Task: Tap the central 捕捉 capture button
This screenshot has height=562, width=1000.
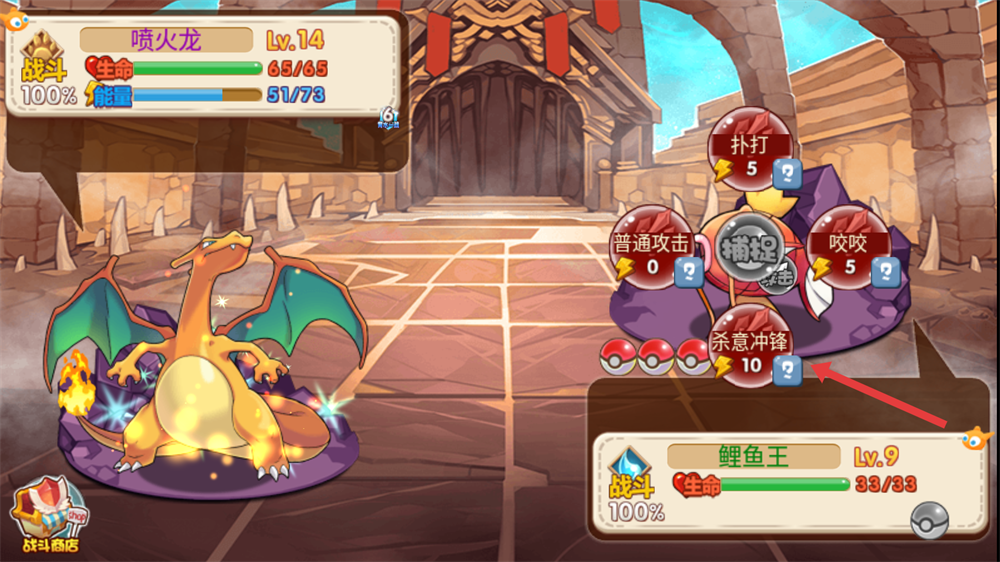Action: pyautogui.click(x=750, y=252)
